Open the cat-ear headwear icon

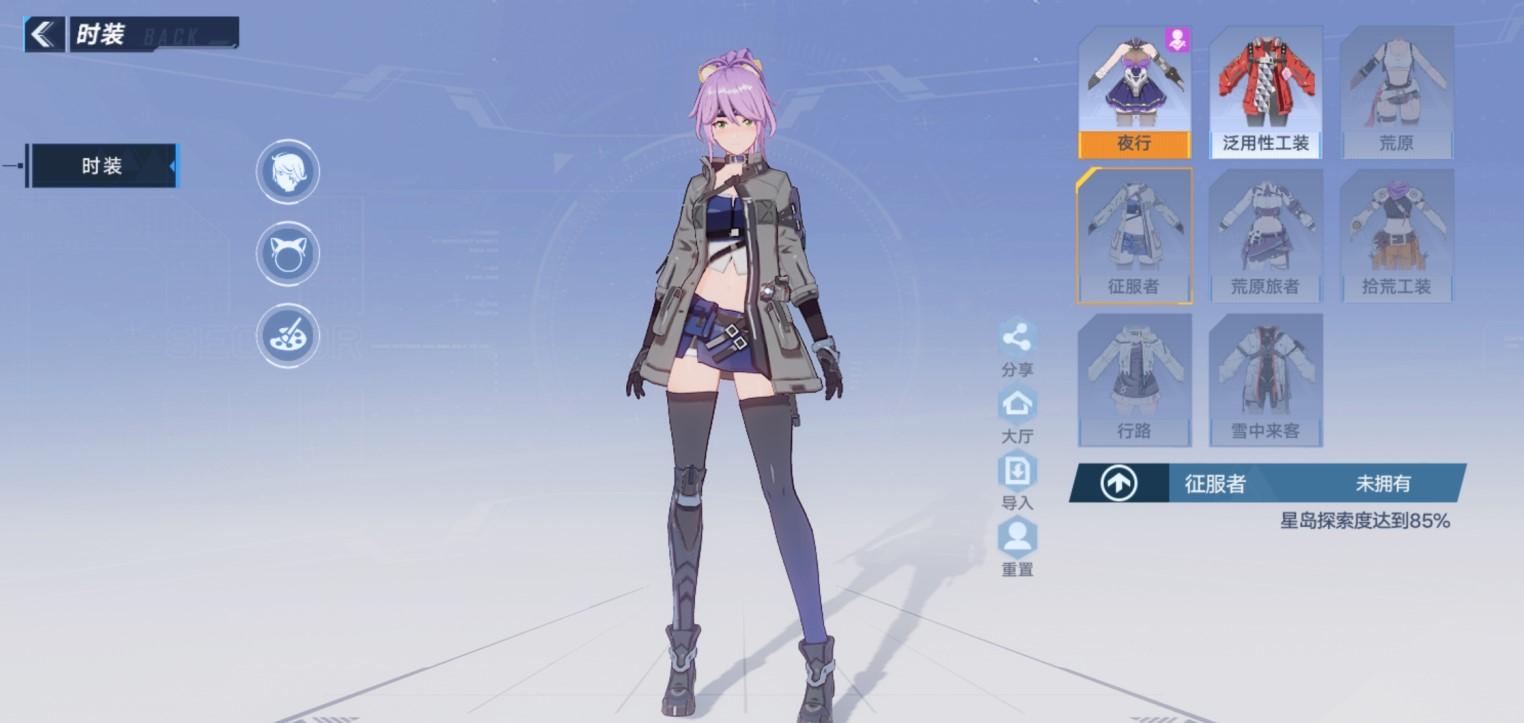click(x=288, y=254)
